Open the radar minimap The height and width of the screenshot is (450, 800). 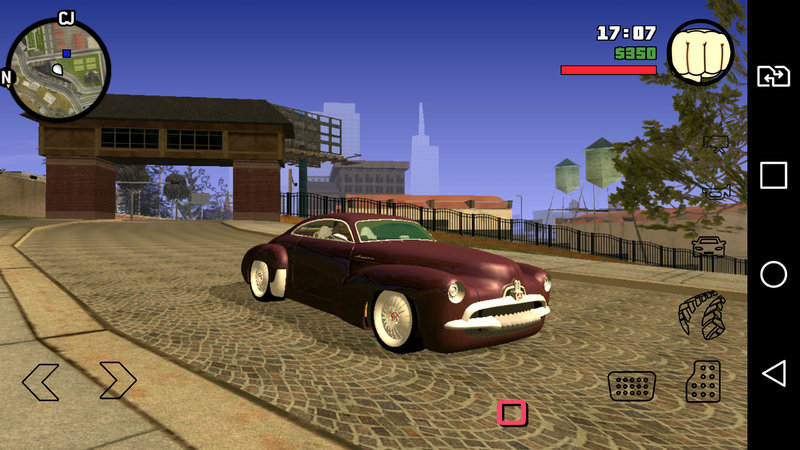pos(58,68)
